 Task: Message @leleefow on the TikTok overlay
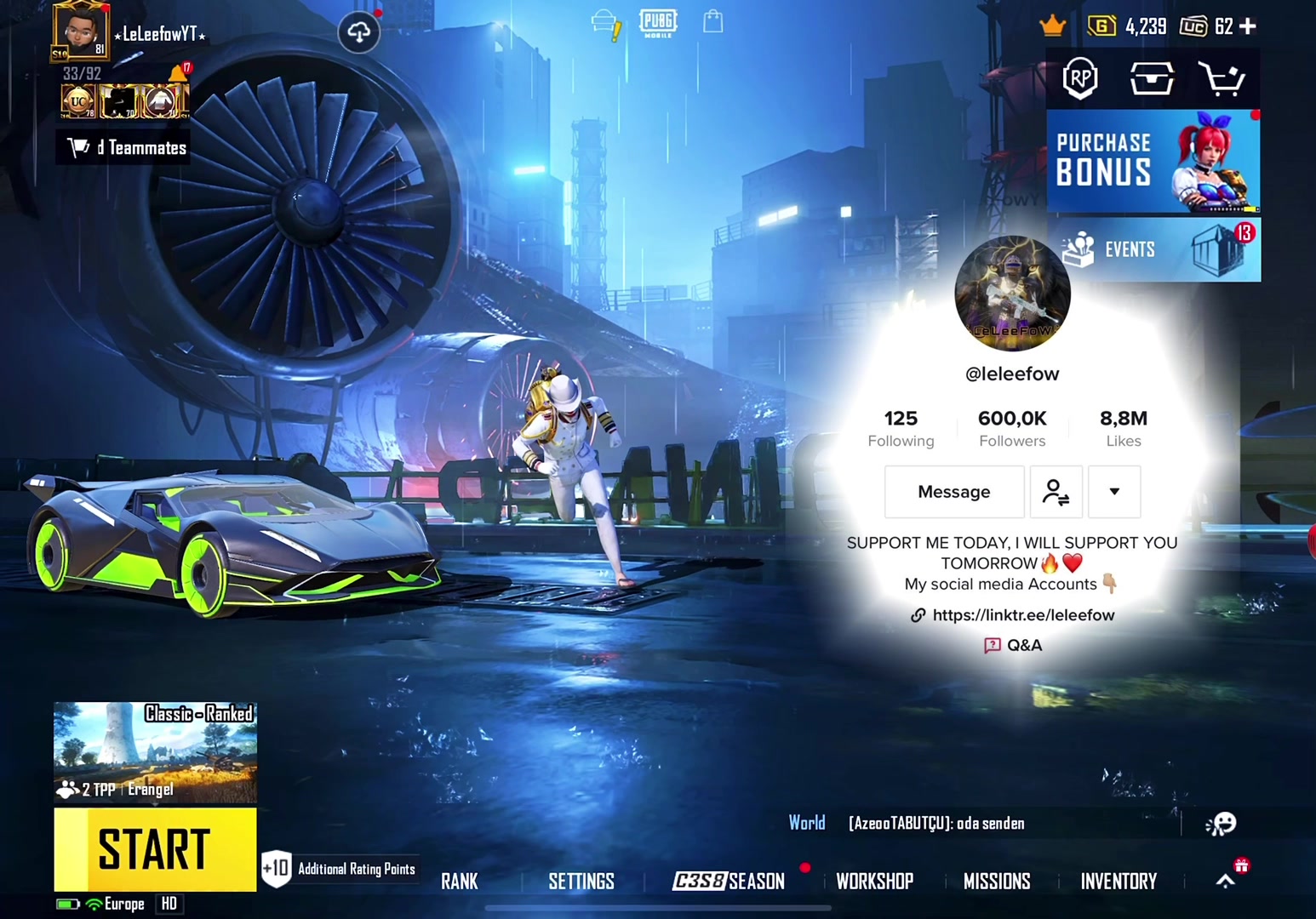(953, 492)
